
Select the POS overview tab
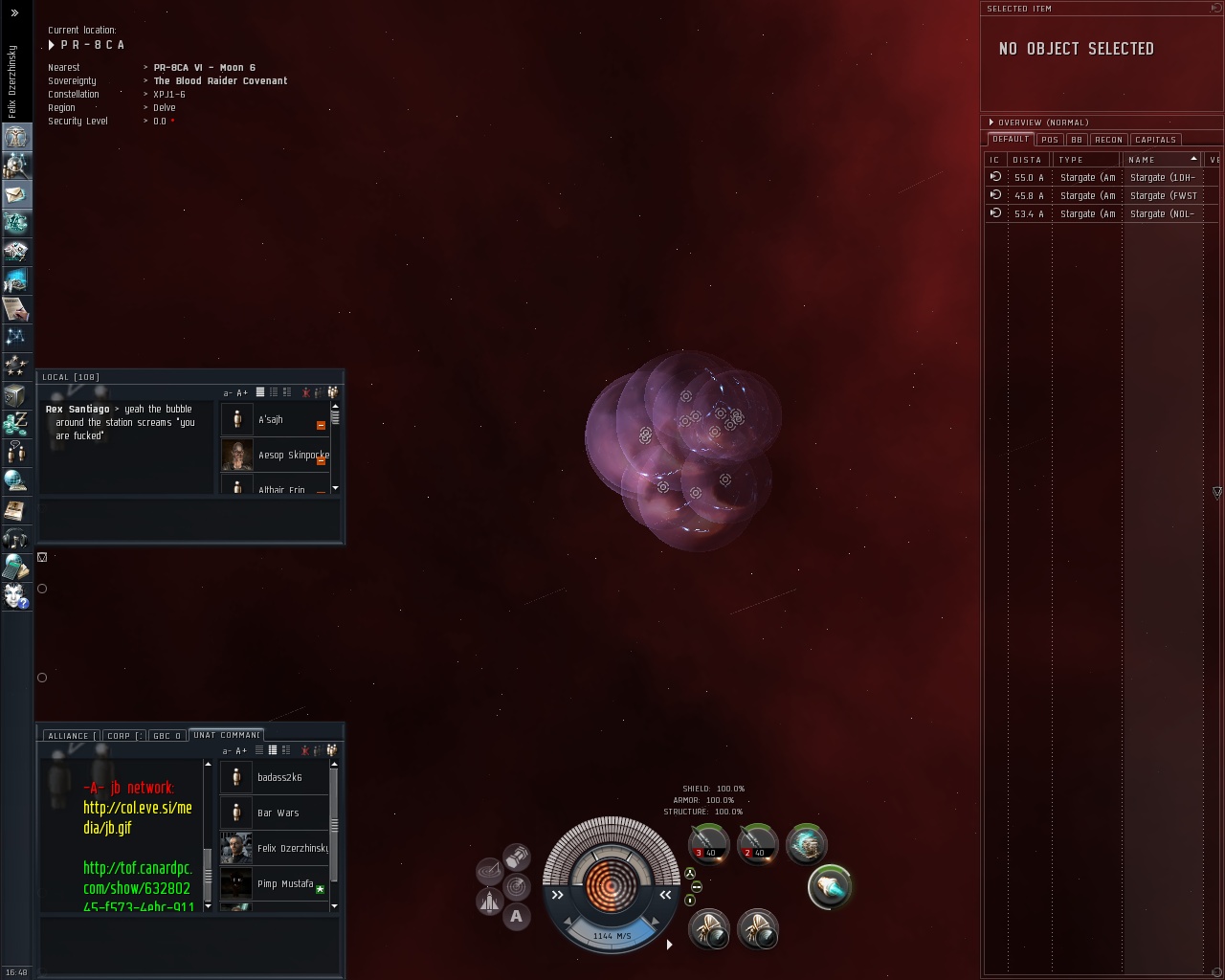click(x=1050, y=140)
